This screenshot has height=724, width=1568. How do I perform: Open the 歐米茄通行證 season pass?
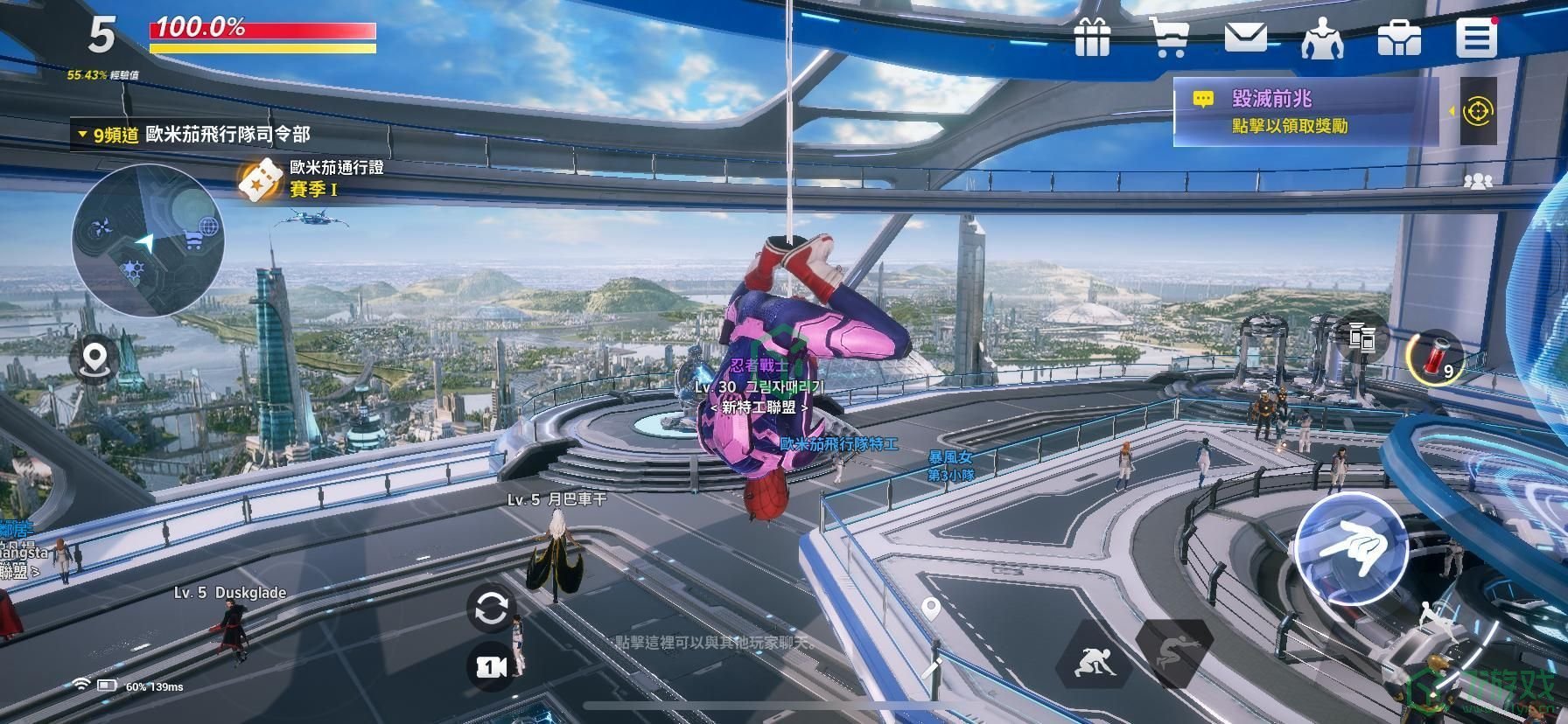(313, 178)
